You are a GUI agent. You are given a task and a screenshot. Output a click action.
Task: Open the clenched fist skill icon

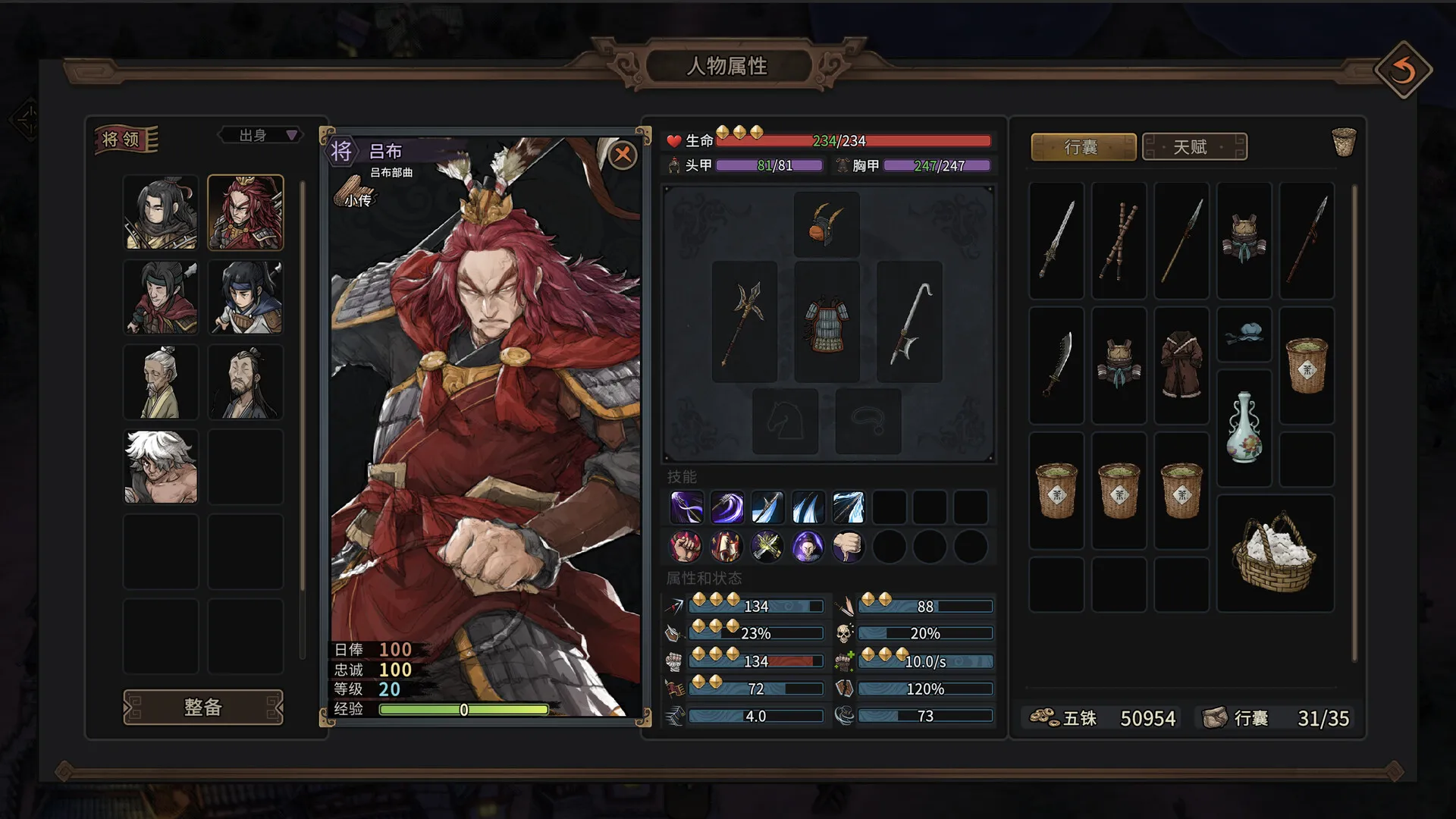(685, 546)
